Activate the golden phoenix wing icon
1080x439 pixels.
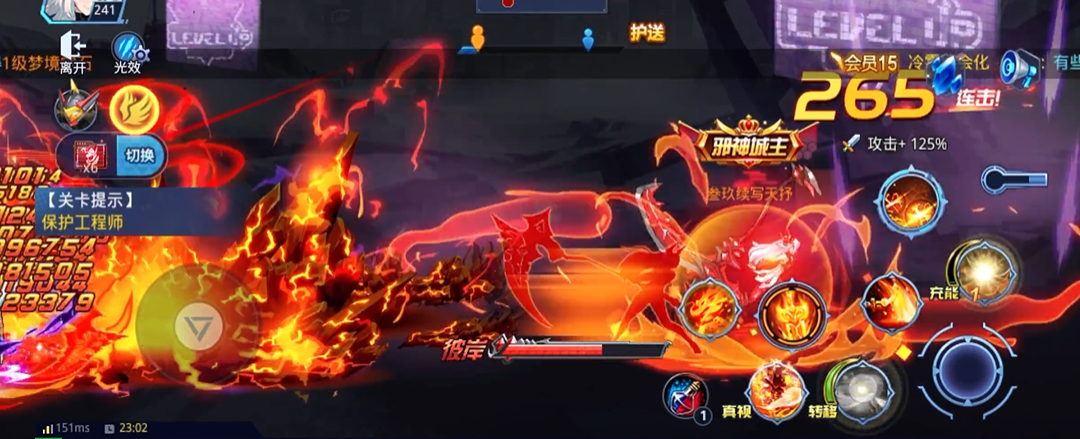[130, 107]
